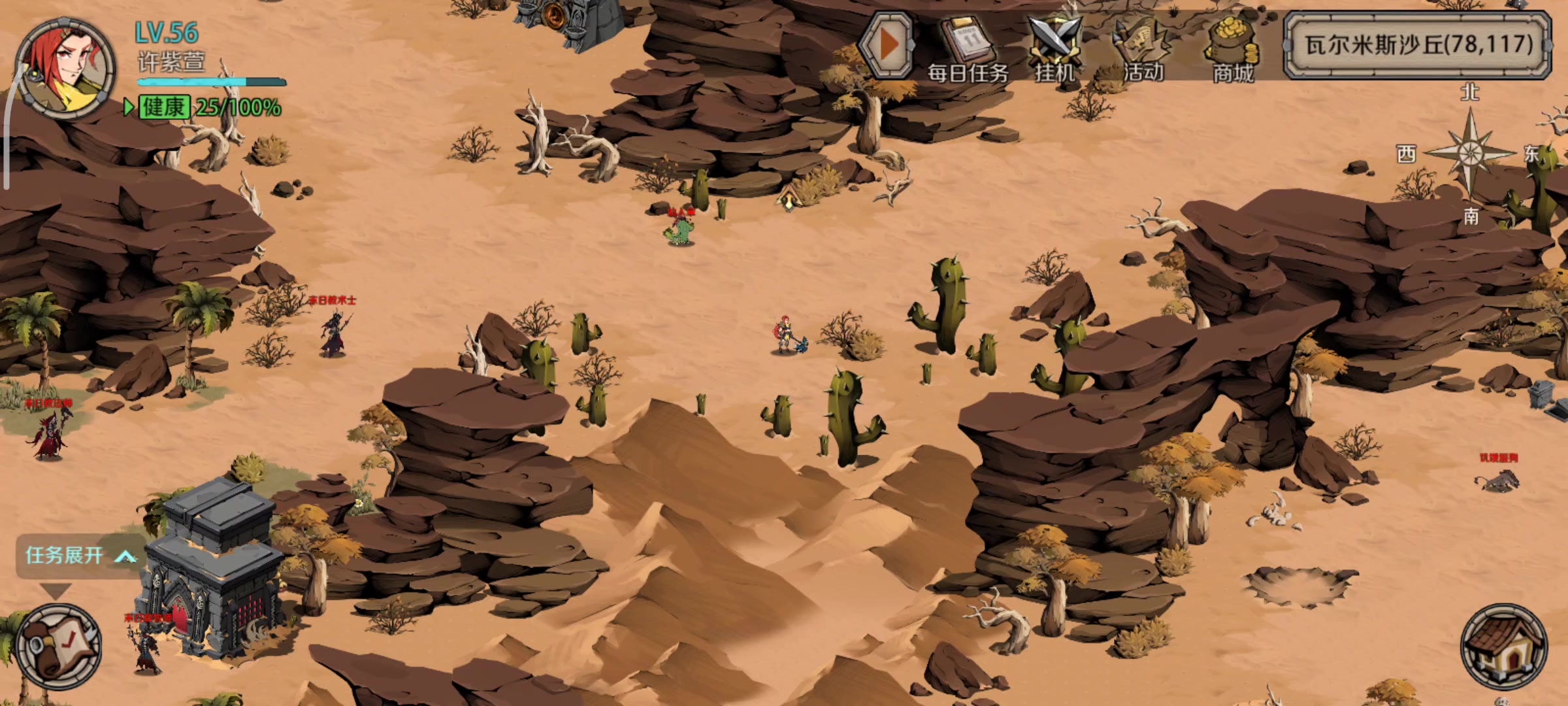Open the red-haired character portrait
This screenshot has height=706, width=1568.
click(65, 69)
